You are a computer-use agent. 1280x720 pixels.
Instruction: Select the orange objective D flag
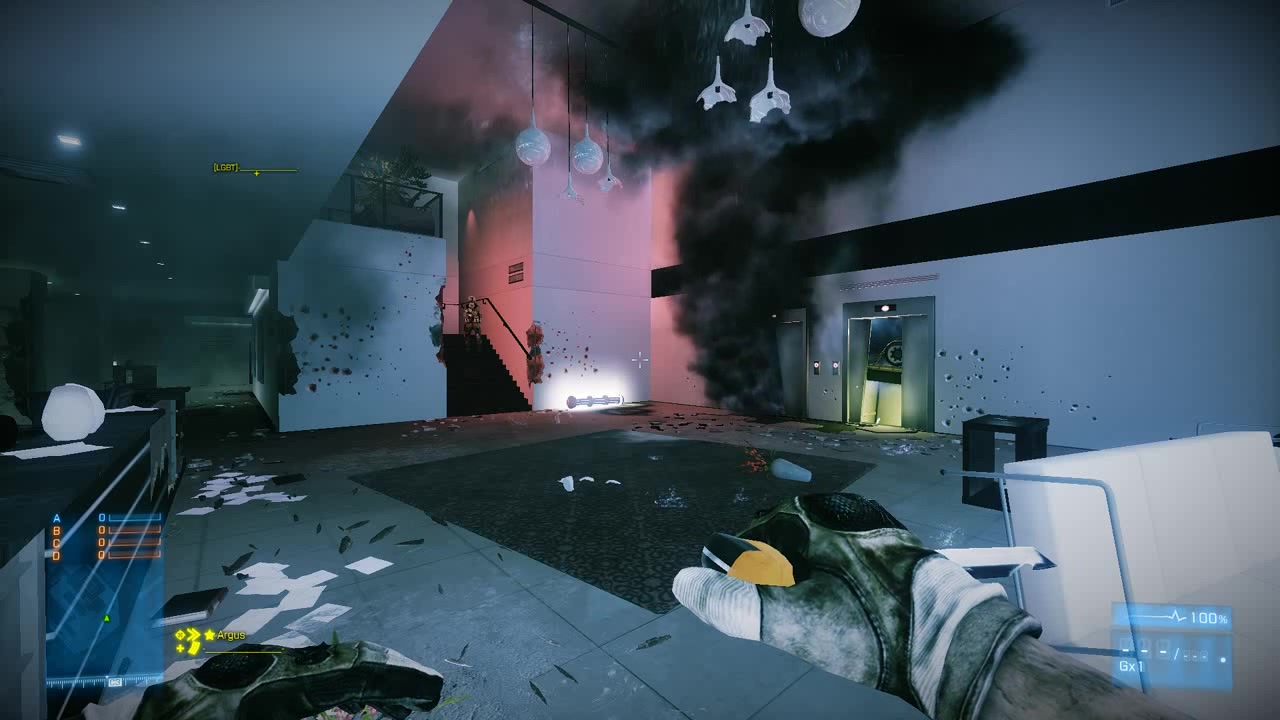pos(57,555)
